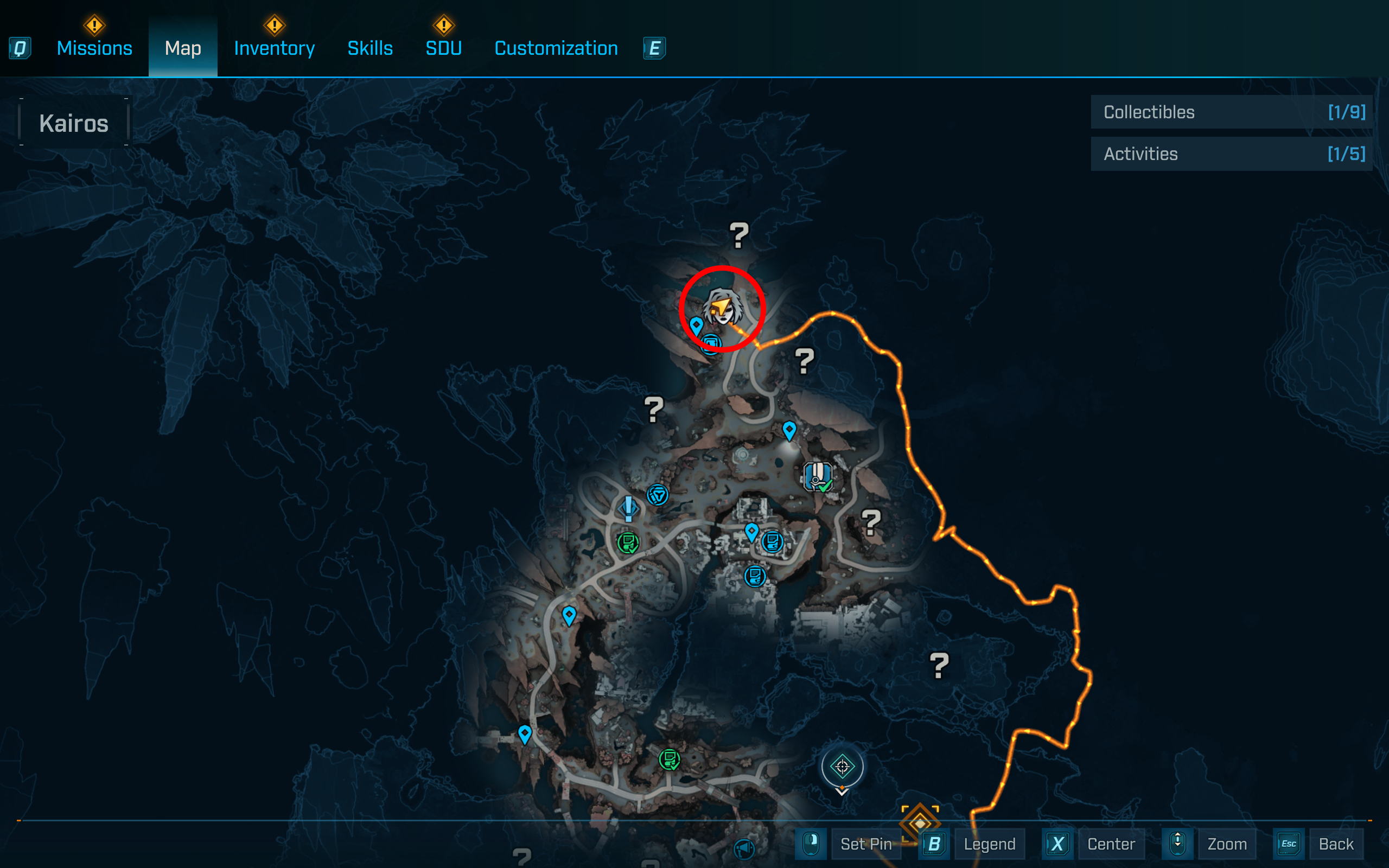Viewport: 1389px width, 868px height.
Task: Switch to the Customization tab
Action: 556,48
